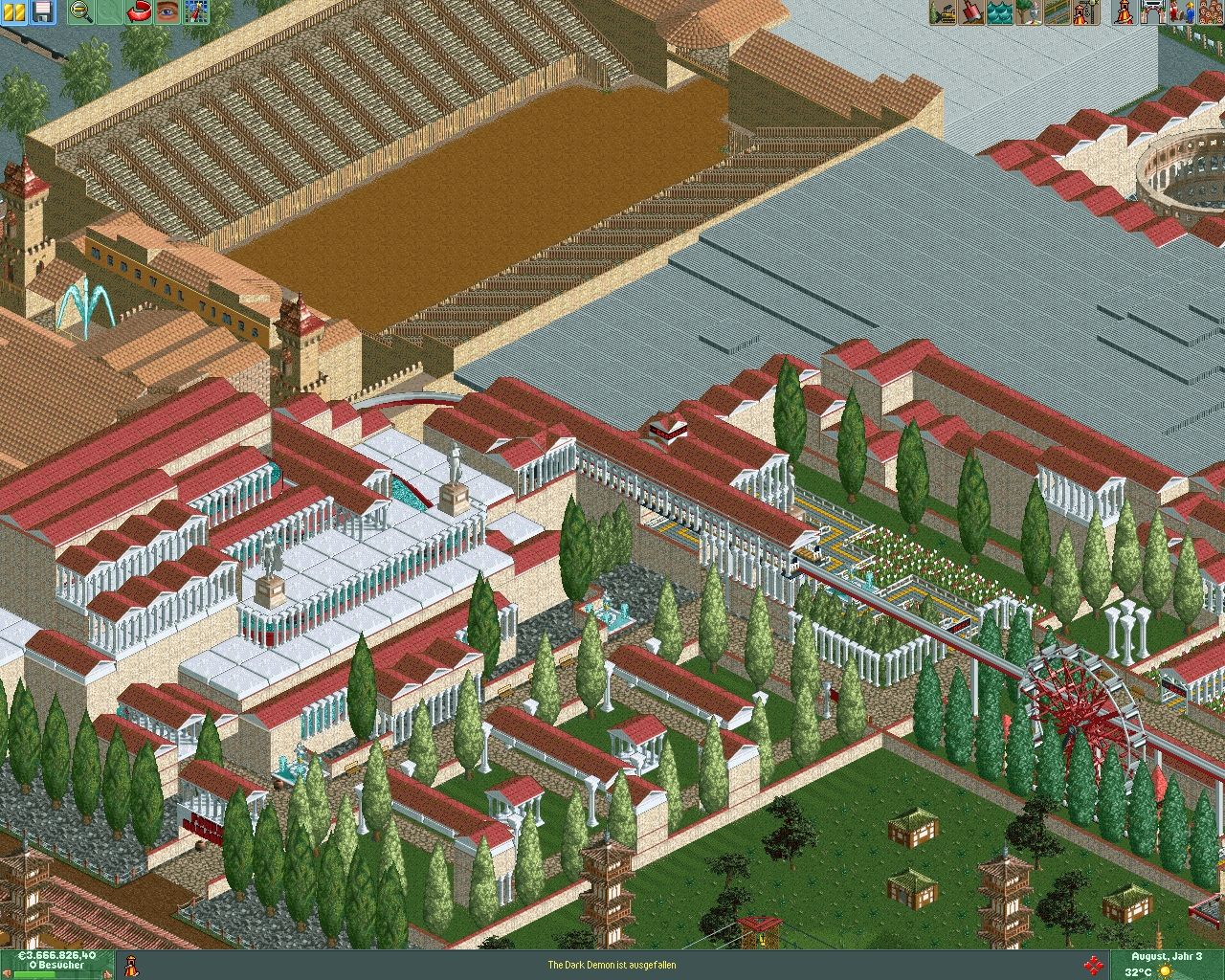Rotate the view with the red arrow
The image size is (1225, 980).
141,11
